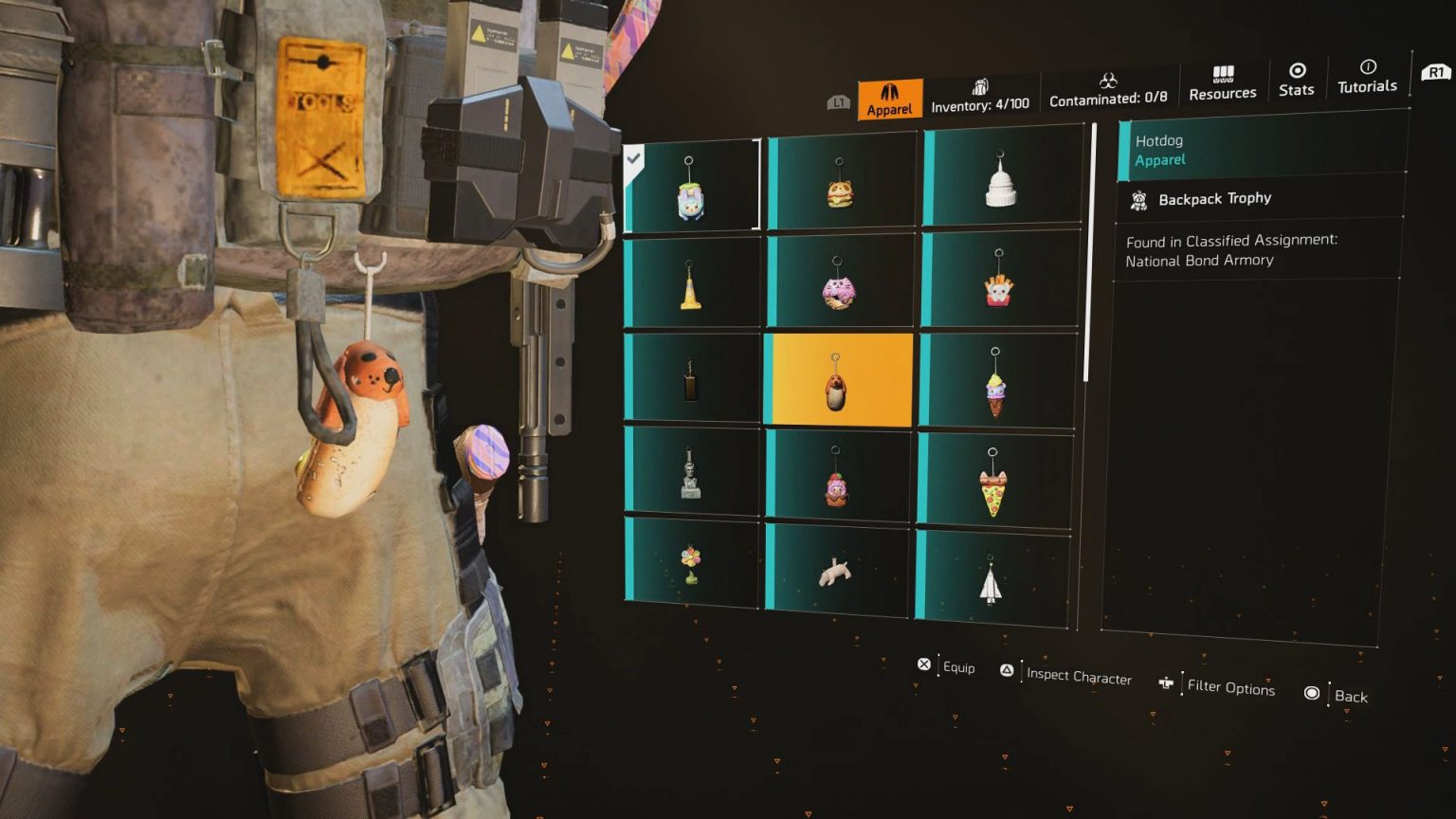This screenshot has width=1456, height=819.
Task: Click the Filter Options d-pad icon
Action: point(1165,682)
